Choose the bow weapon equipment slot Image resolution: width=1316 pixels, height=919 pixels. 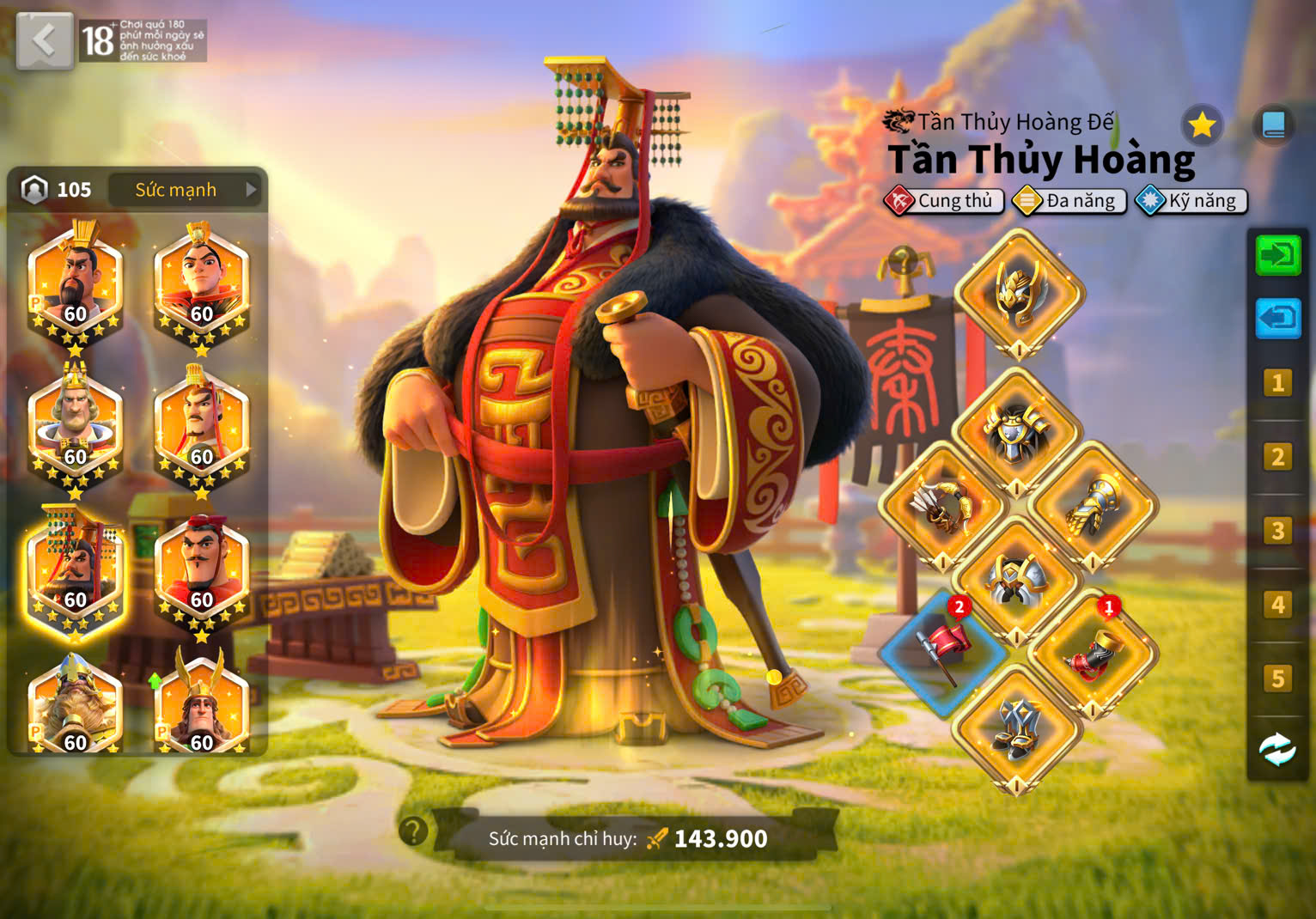pos(943,507)
